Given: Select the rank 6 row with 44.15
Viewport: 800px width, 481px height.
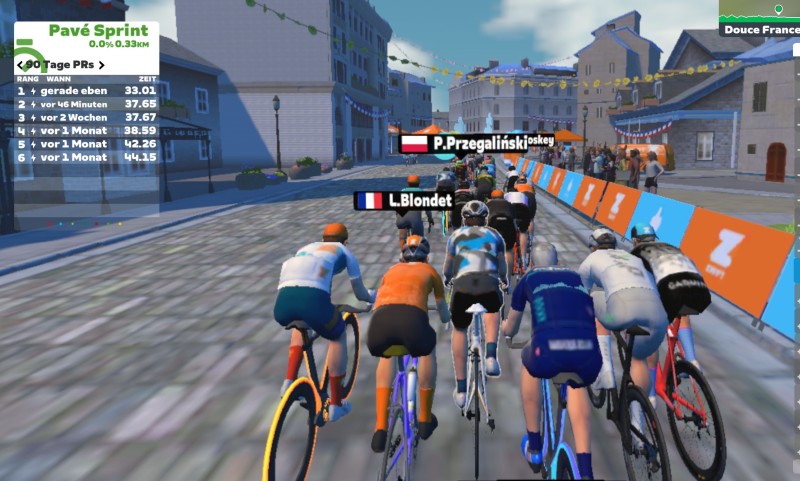Looking at the screenshot, I should pos(86,157).
